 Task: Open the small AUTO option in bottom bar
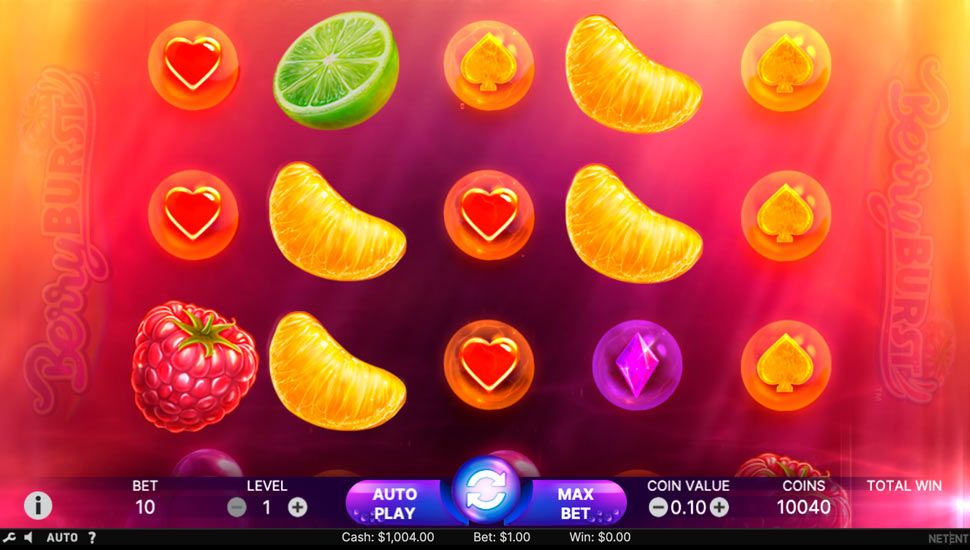point(62,538)
